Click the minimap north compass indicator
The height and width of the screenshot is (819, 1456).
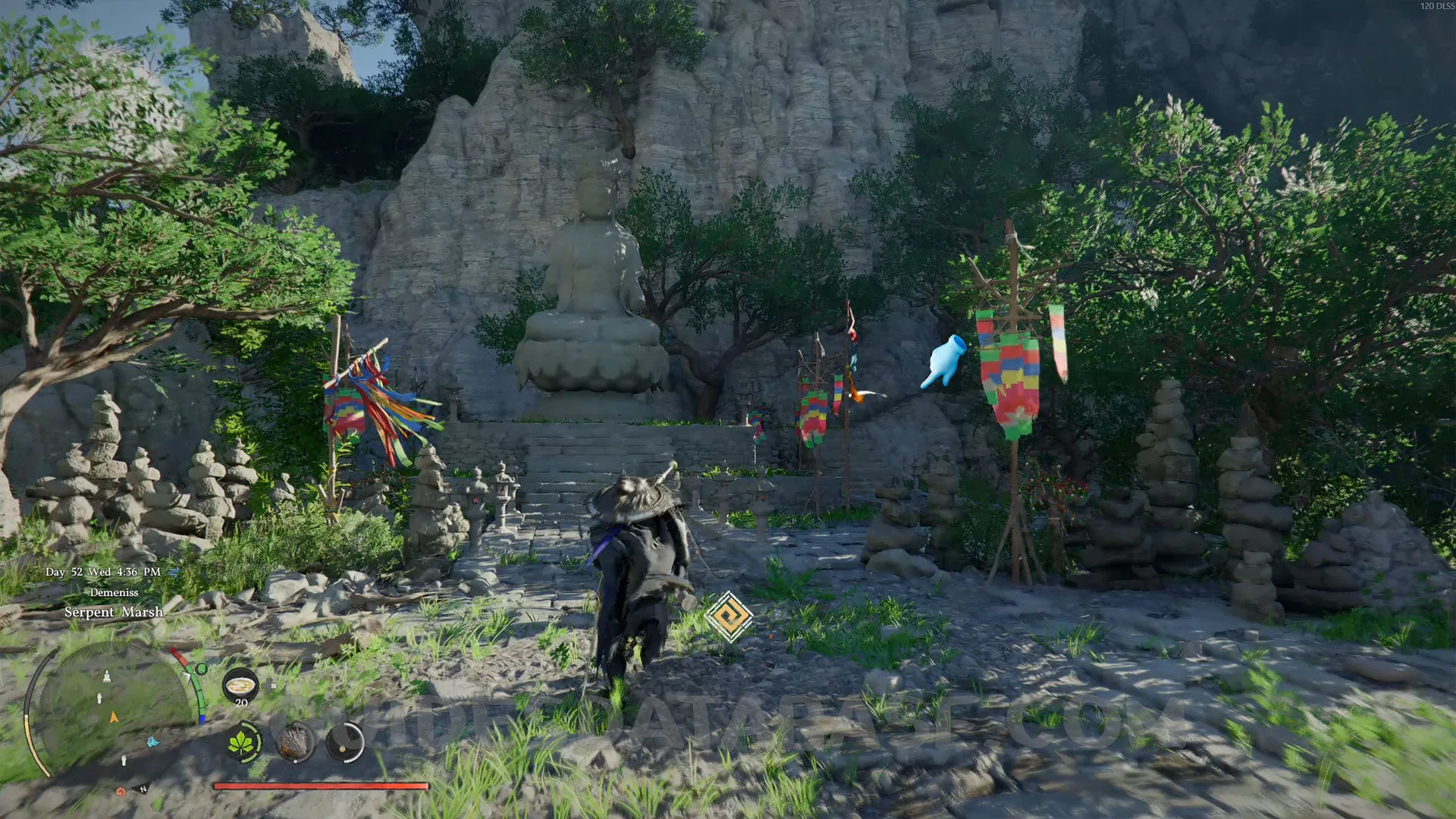click(143, 789)
